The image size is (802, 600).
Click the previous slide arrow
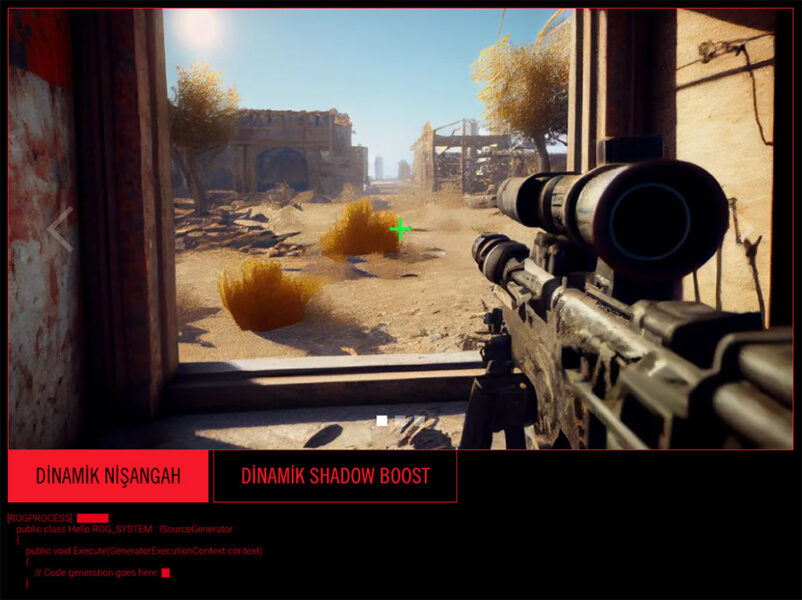tap(60, 229)
